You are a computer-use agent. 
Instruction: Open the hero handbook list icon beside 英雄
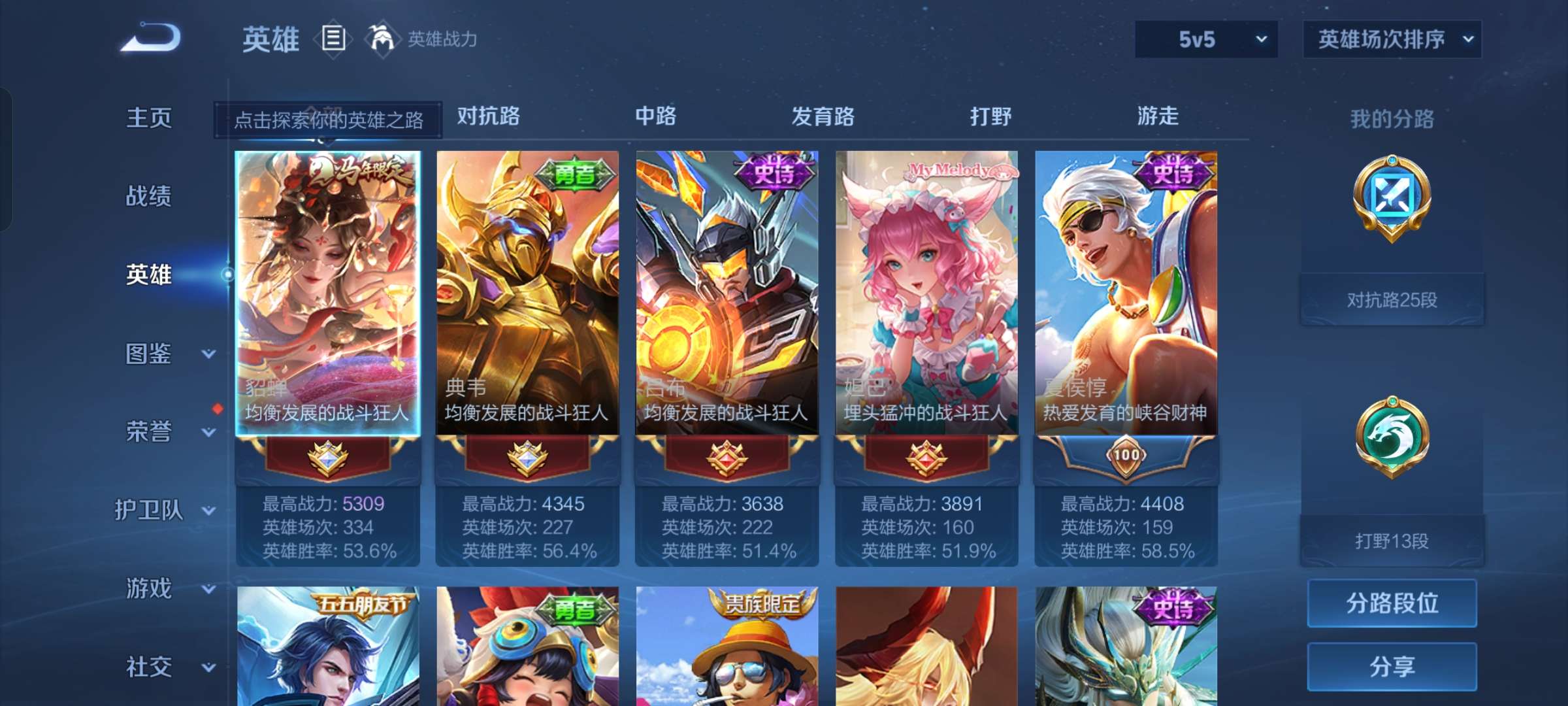click(333, 39)
